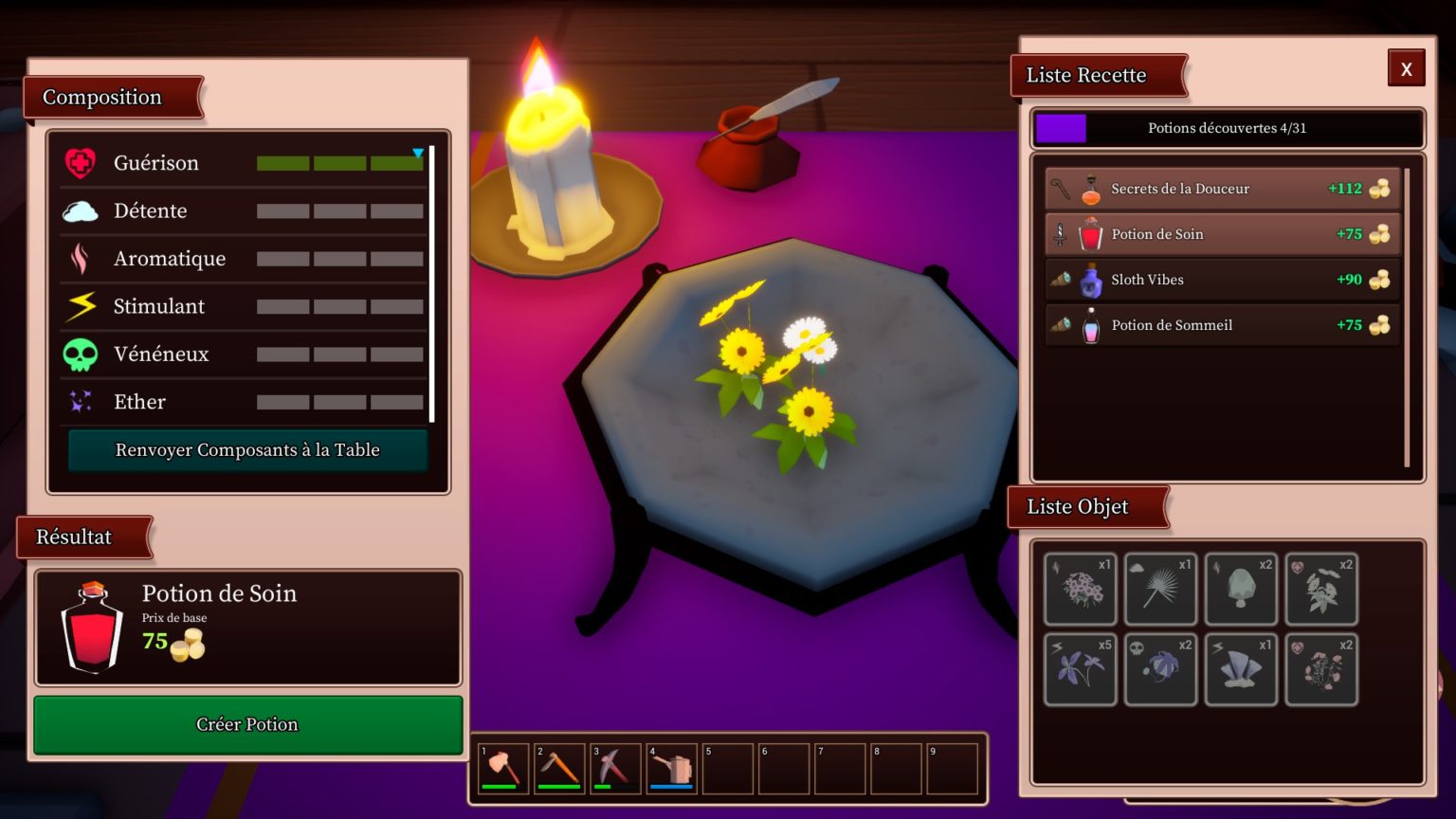Image resolution: width=1456 pixels, height=819 pixels.
Task: Add the fan palm leaf ingredient
Action: pos(1160,590)
